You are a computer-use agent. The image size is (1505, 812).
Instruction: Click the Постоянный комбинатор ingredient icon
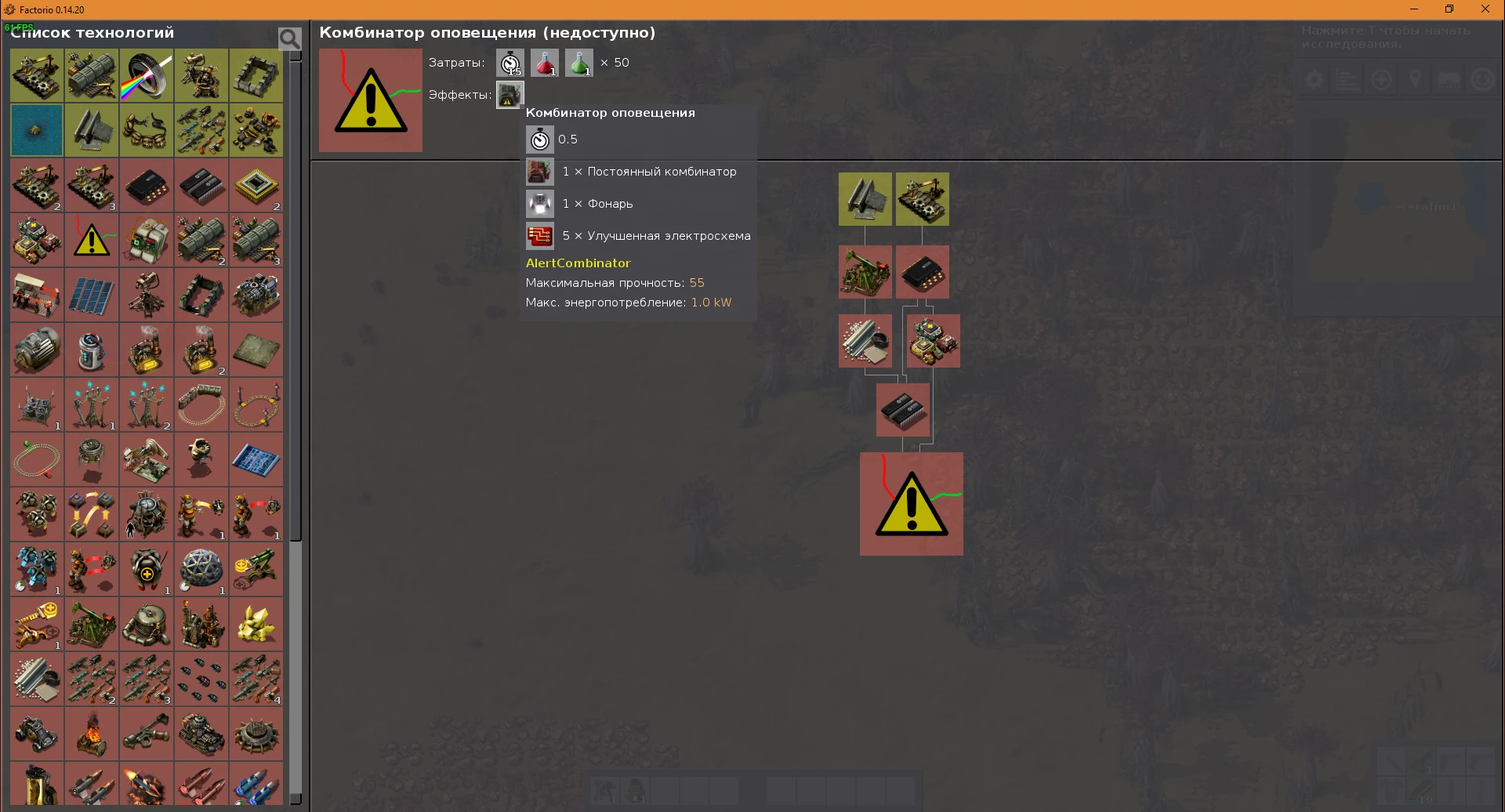click(x=539, y=172)
